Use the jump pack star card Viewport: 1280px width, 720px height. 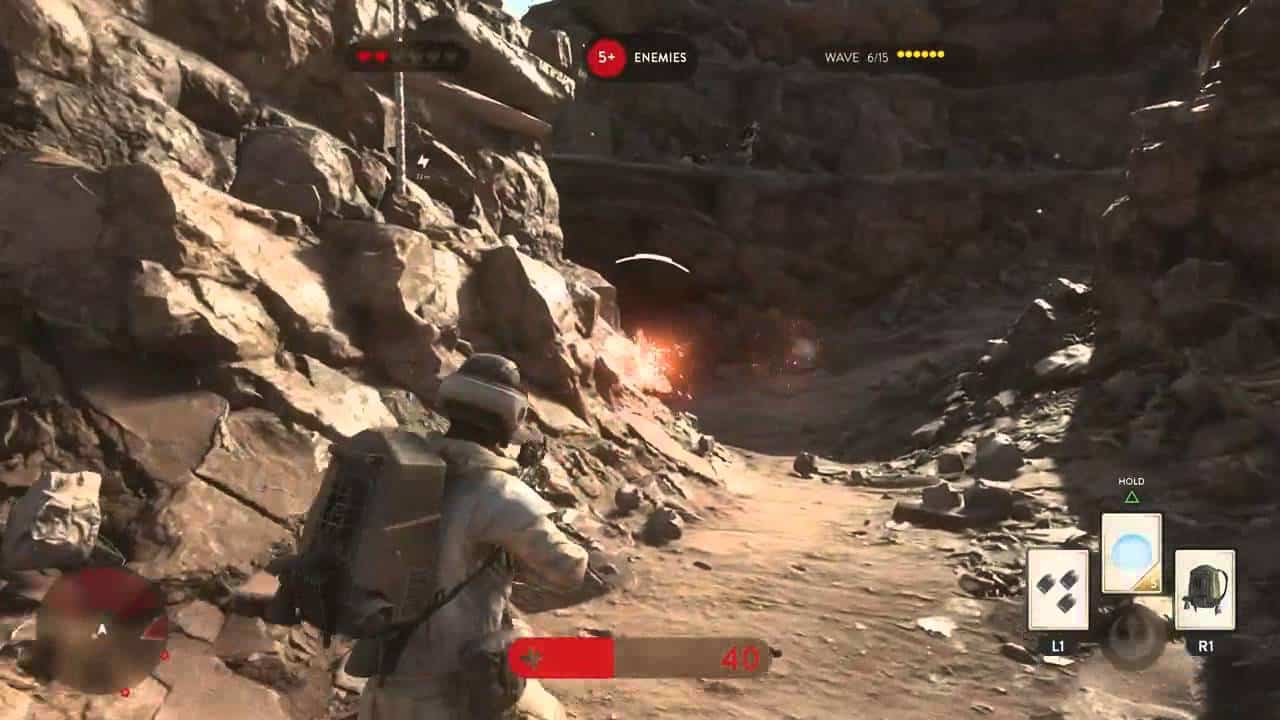pos(1204,590)
